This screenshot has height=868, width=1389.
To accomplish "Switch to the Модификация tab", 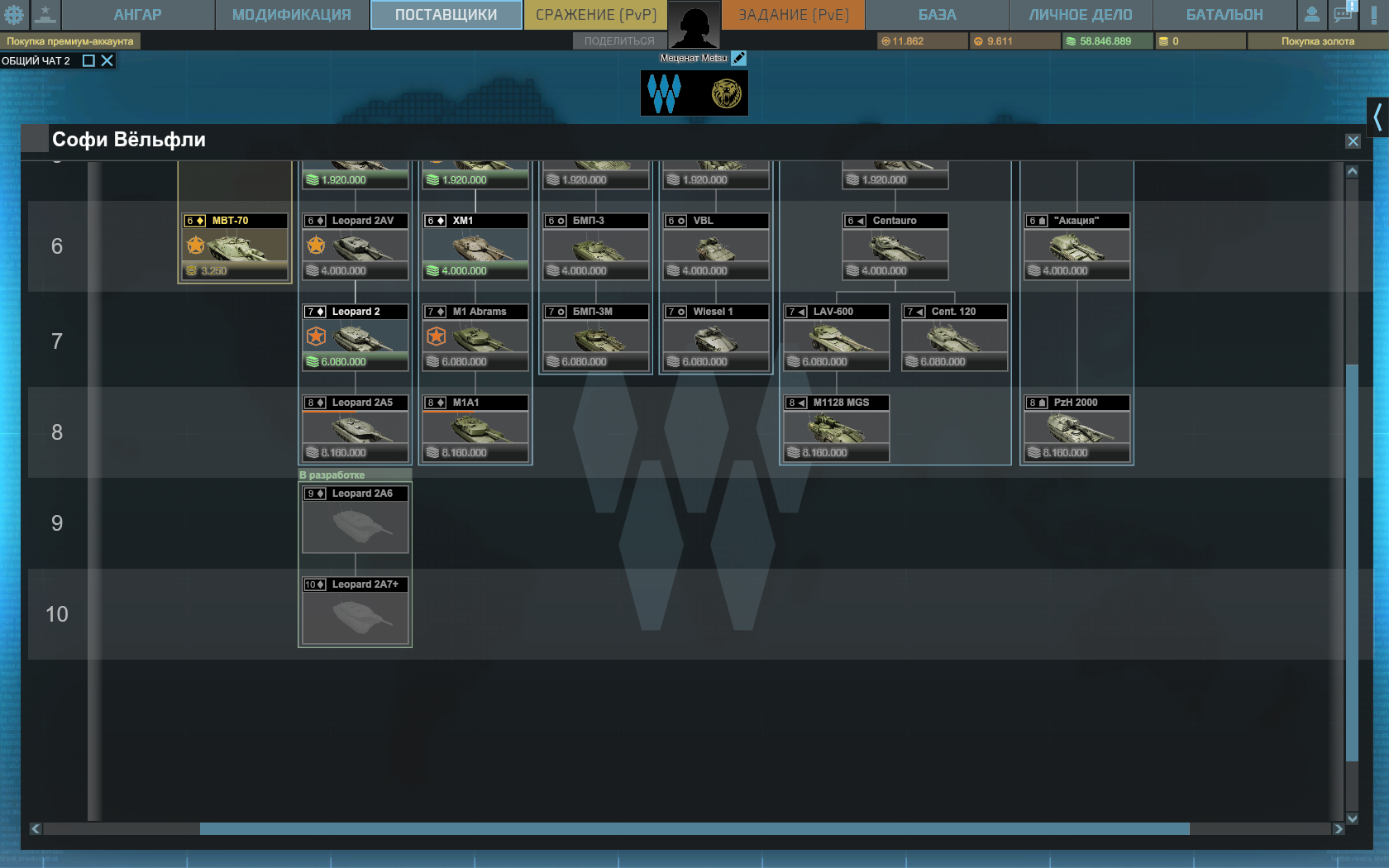I will click(291, 15).
